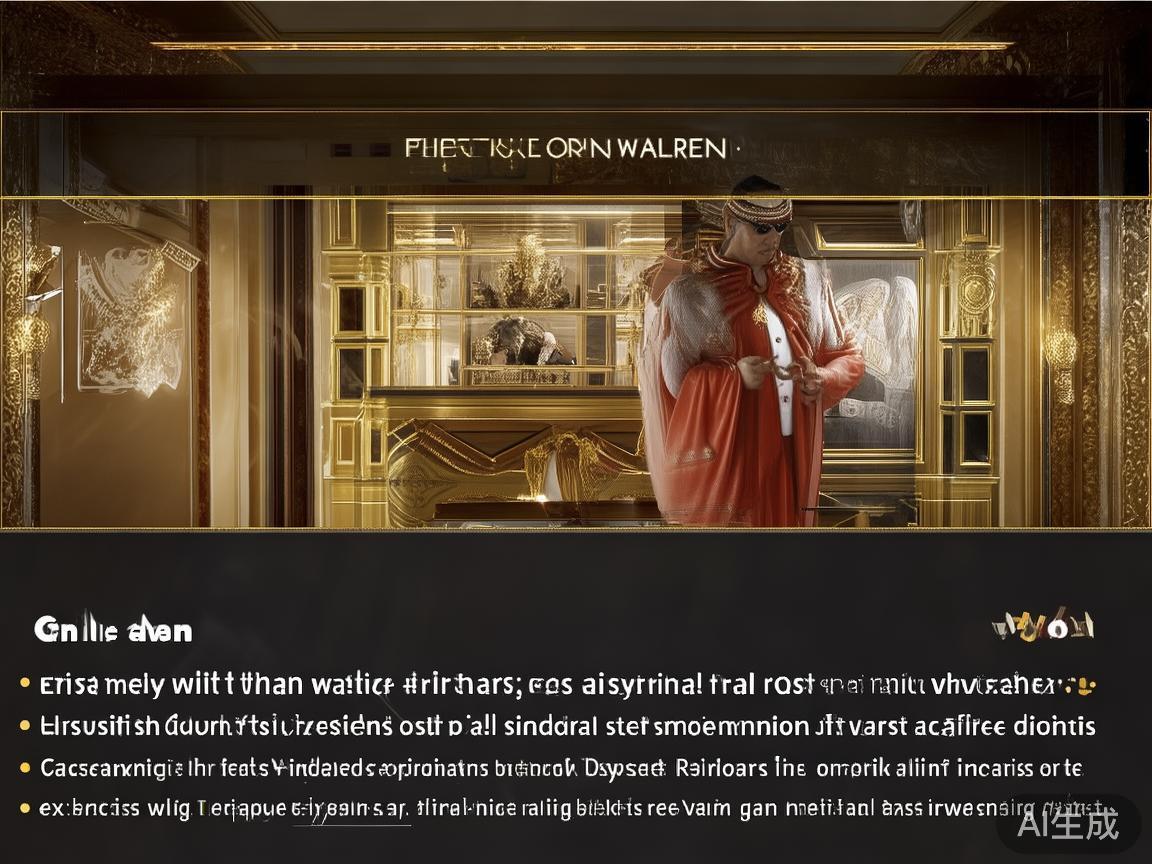Pick the option starting with "Cacsearxnigis"
This screenshot has height=864, width=1152.
pyautogui.click(x=560, y=769)
